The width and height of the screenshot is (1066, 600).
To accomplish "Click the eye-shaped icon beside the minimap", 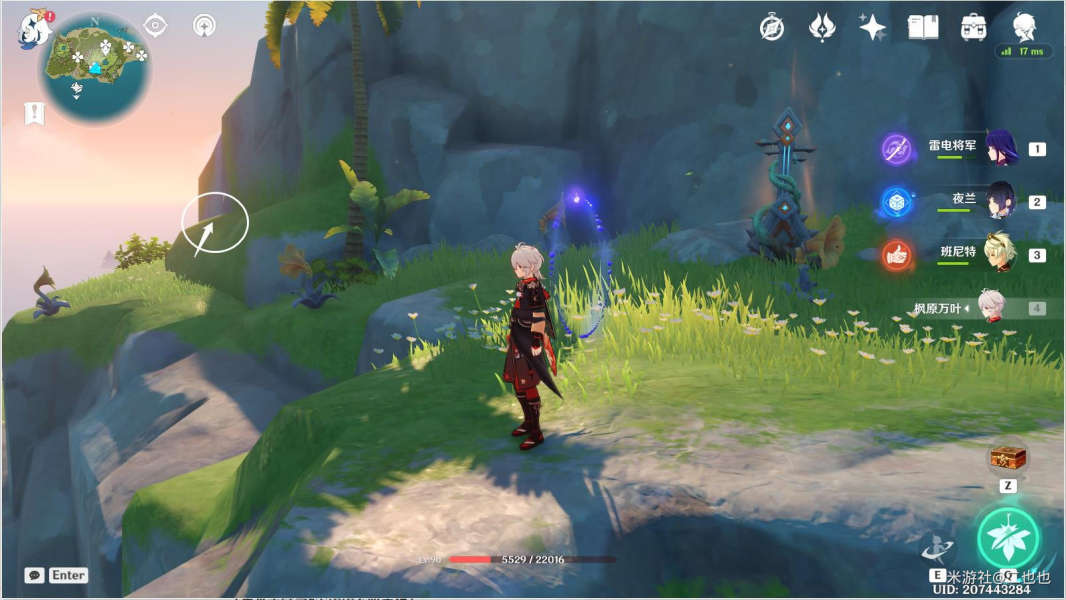I will (155, 25).
